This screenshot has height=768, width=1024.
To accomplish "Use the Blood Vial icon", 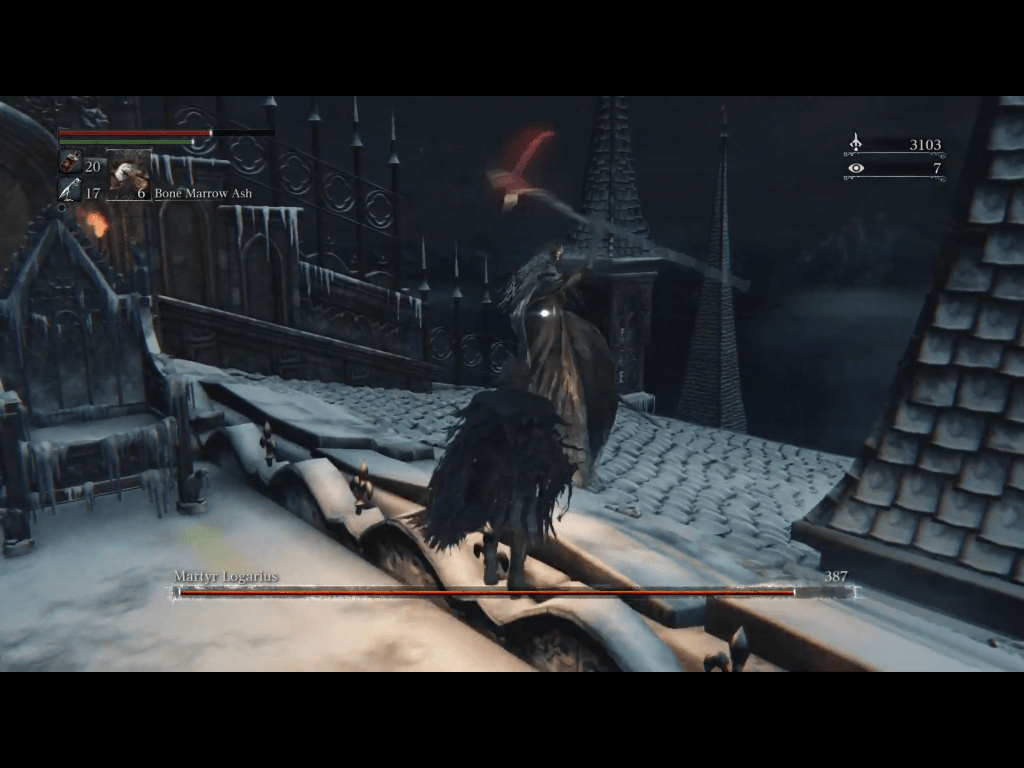I will click(70, 162).
